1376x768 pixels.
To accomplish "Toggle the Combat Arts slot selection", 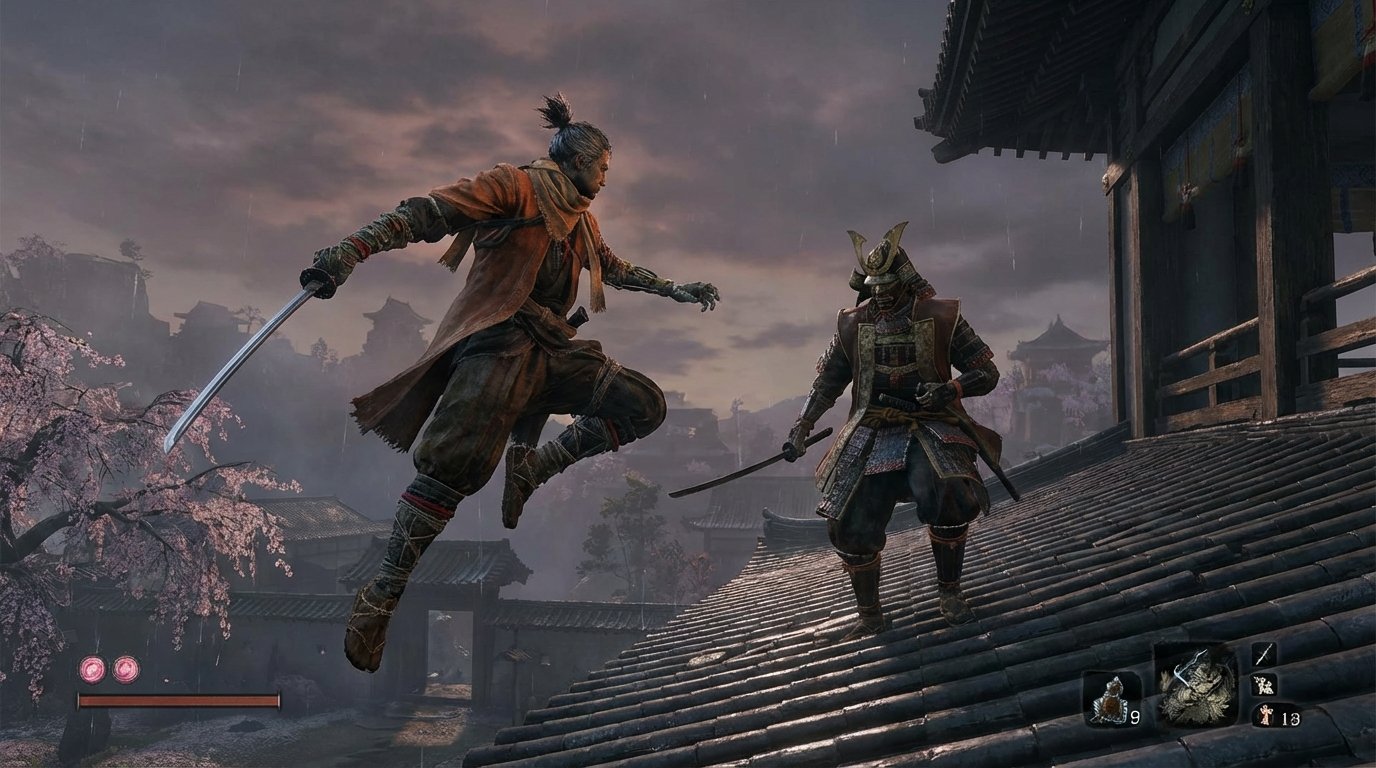I will (1264, 685).
